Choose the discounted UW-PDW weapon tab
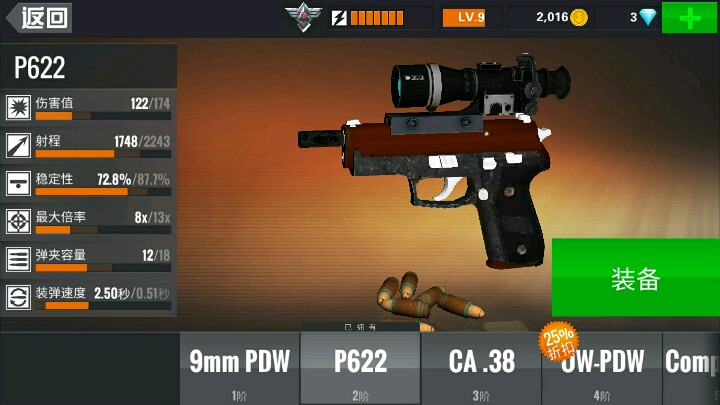The width and height of the screenshot is (720, 405). (x=601, y=367)
